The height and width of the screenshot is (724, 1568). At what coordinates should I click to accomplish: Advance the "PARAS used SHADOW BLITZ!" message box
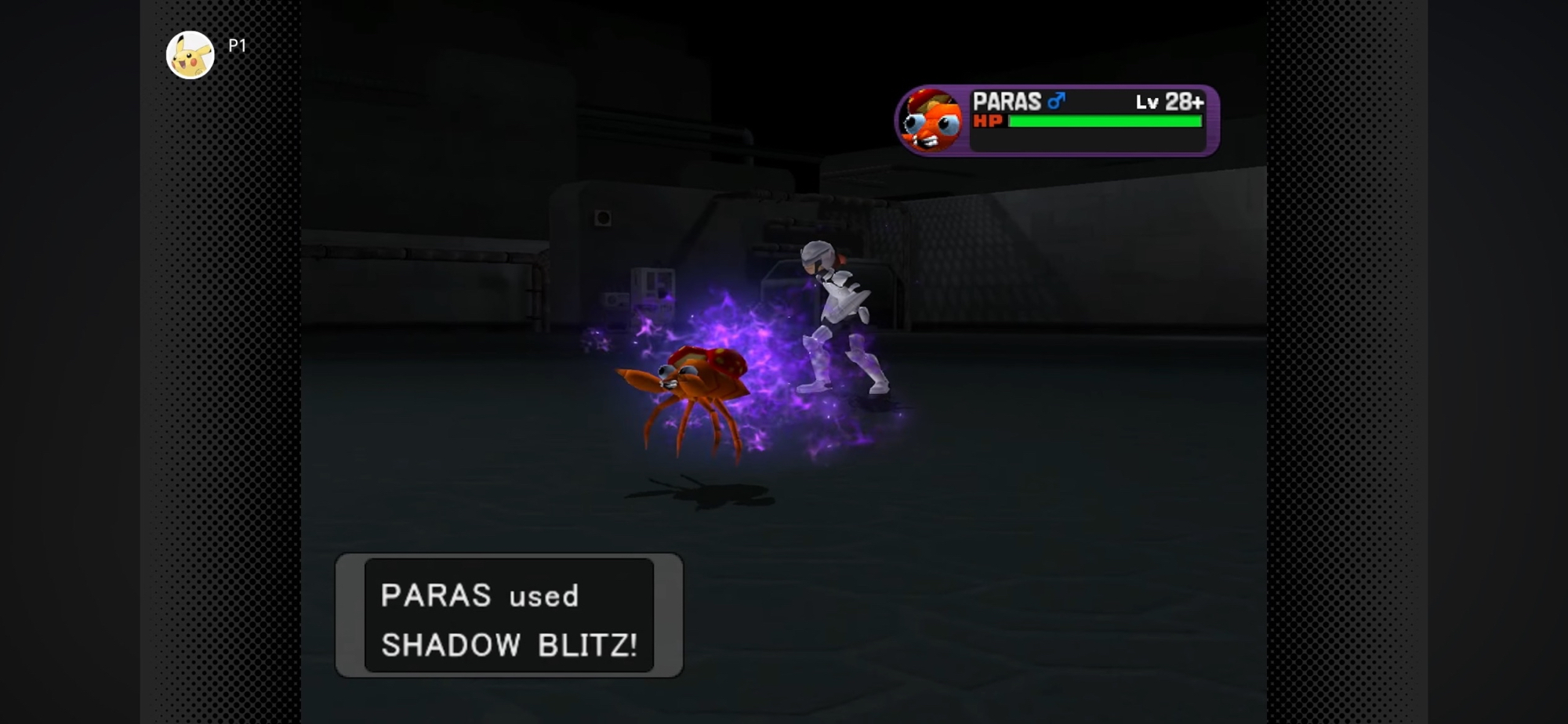(x=509, y=616)
